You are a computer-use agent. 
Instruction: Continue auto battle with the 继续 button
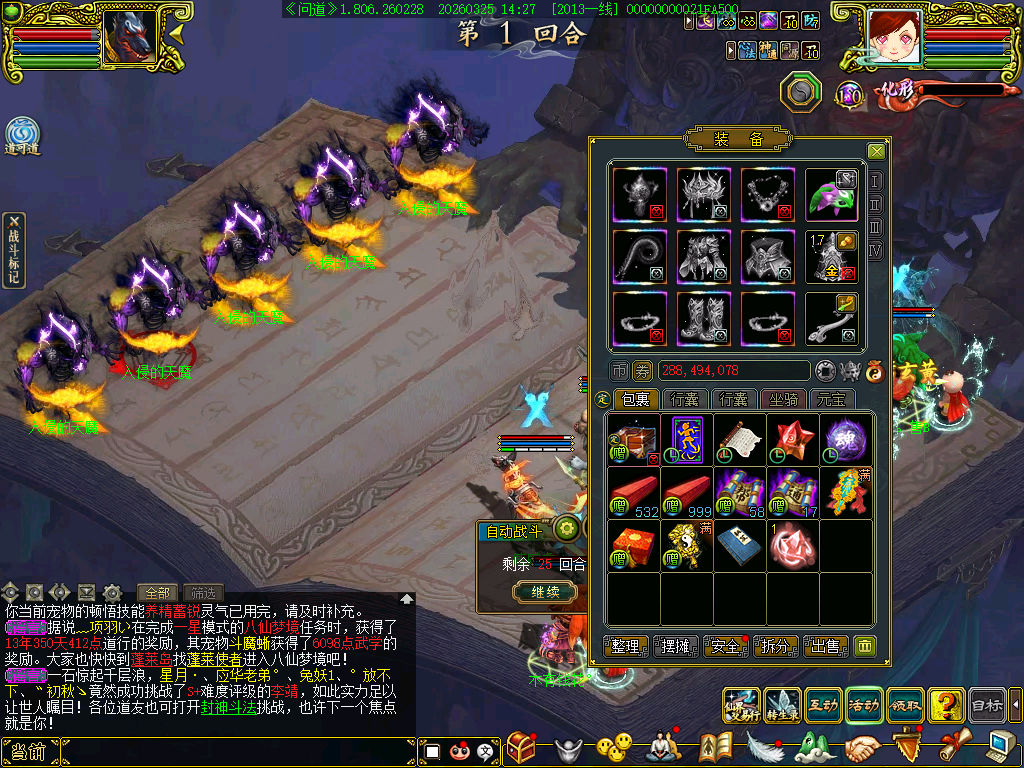coord(544,592)
